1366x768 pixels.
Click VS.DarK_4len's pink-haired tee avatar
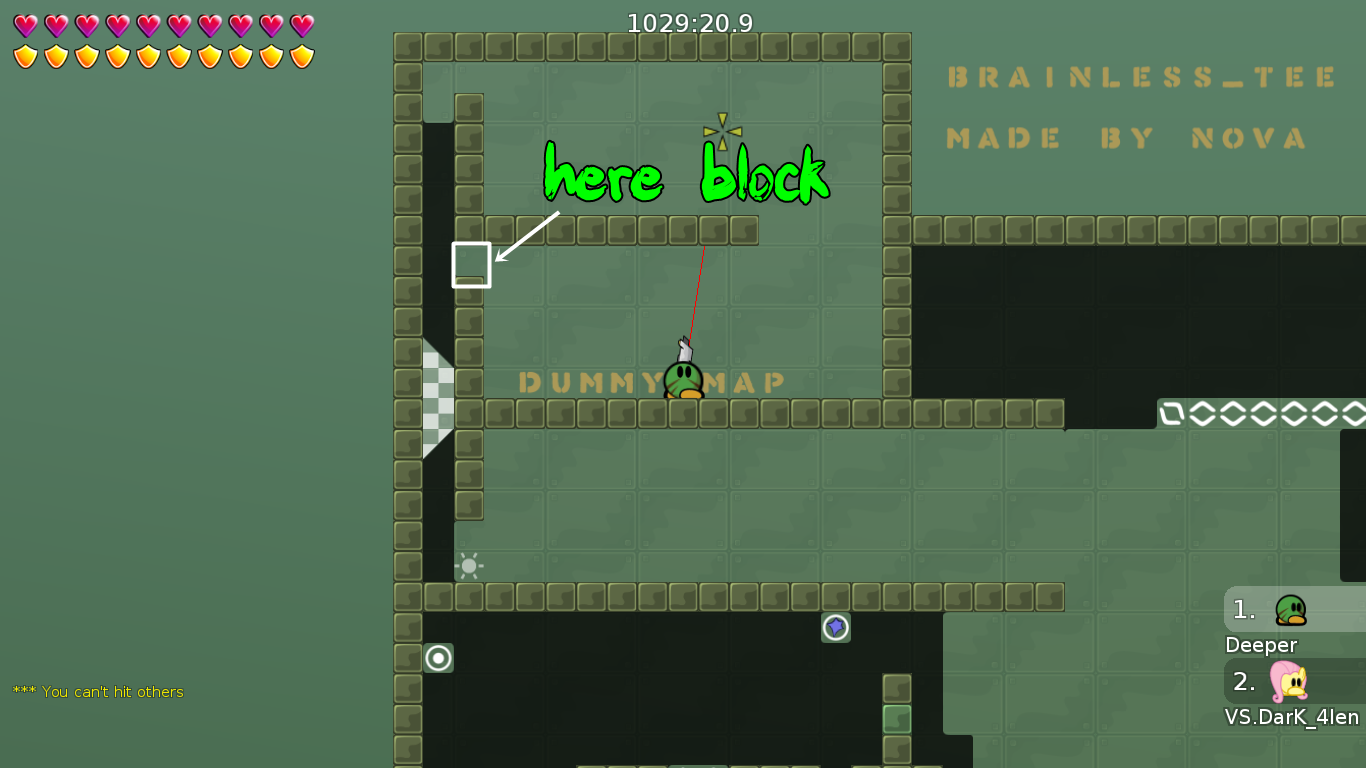[1291, 684]
